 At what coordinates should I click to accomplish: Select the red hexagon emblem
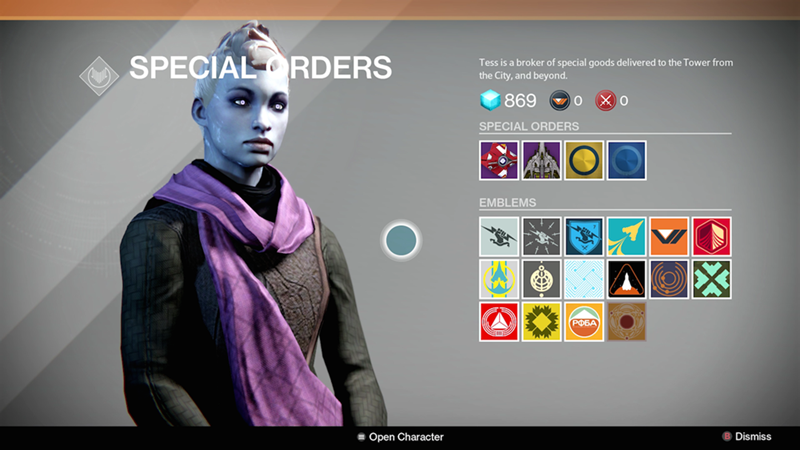pyautogui.click(x=711, y=237)
